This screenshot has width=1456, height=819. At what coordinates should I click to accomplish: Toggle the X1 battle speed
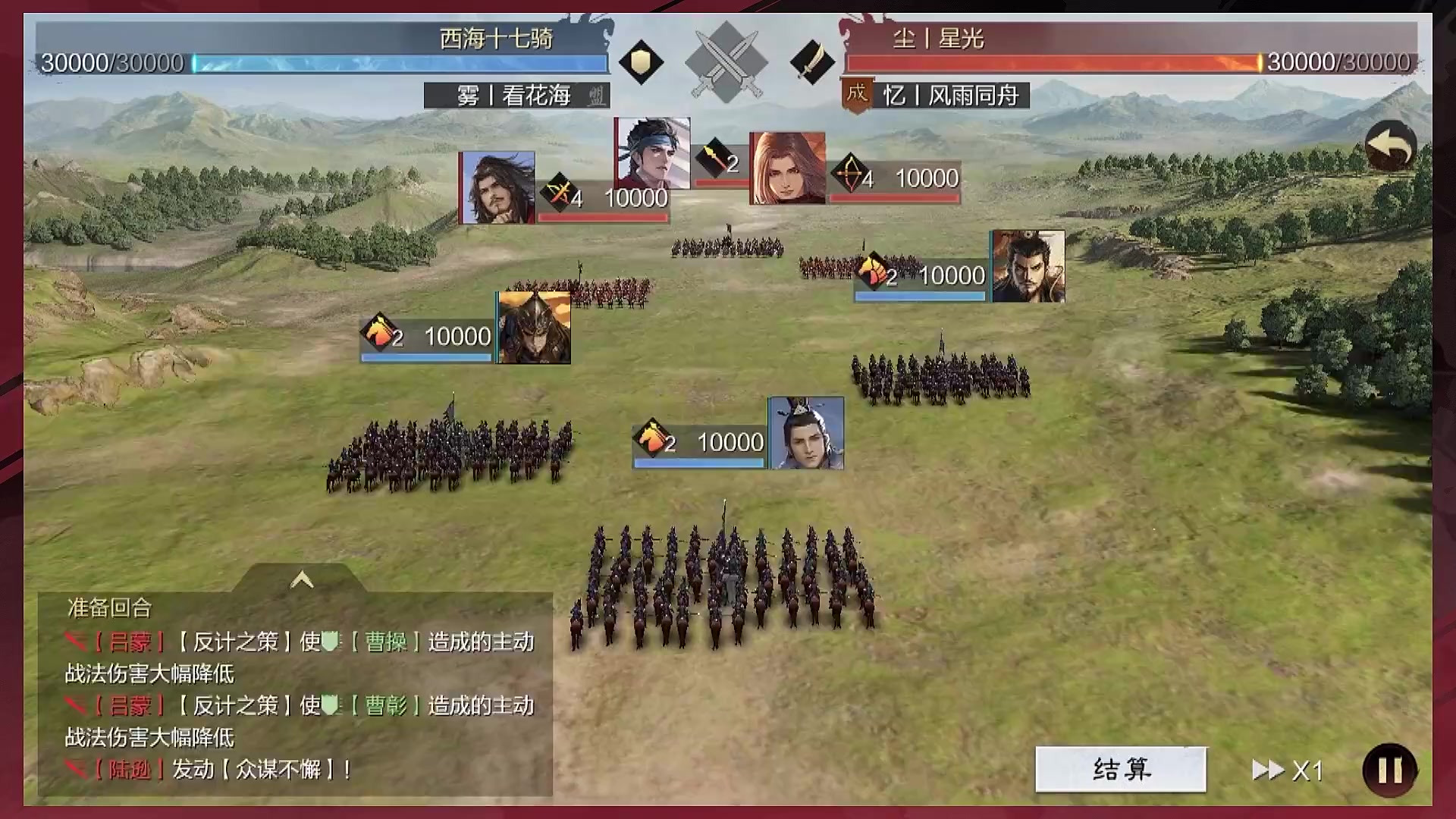[x=1288, y=770]
